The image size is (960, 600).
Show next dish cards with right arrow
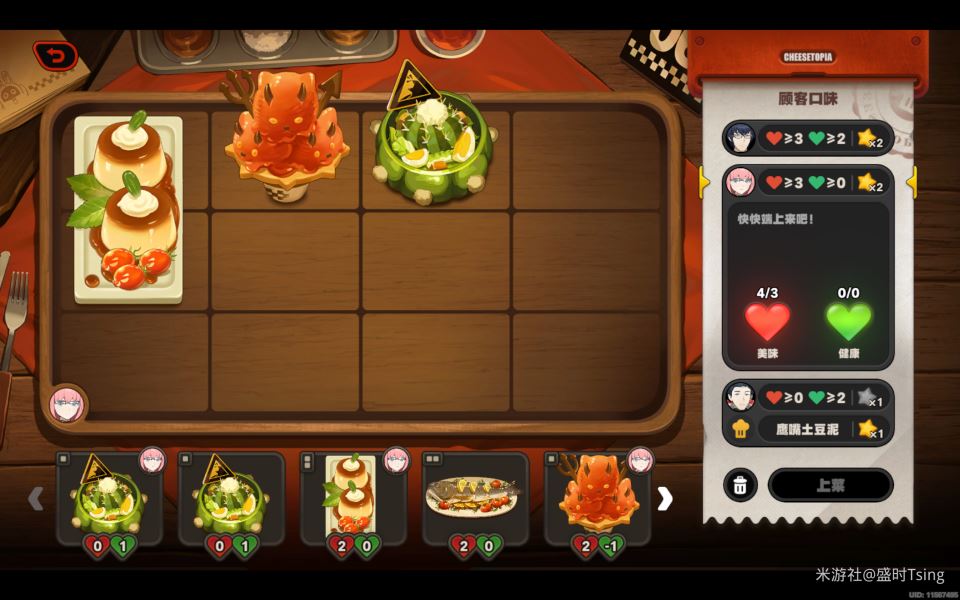coord(665,499)
